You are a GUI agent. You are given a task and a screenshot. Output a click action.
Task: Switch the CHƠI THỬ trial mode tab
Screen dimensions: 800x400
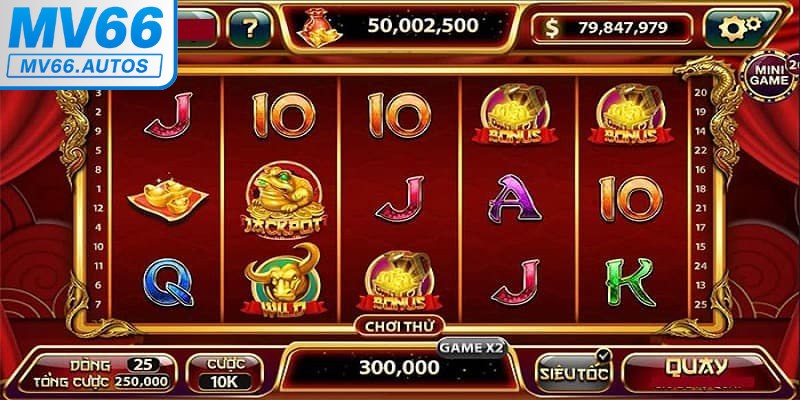400,325
